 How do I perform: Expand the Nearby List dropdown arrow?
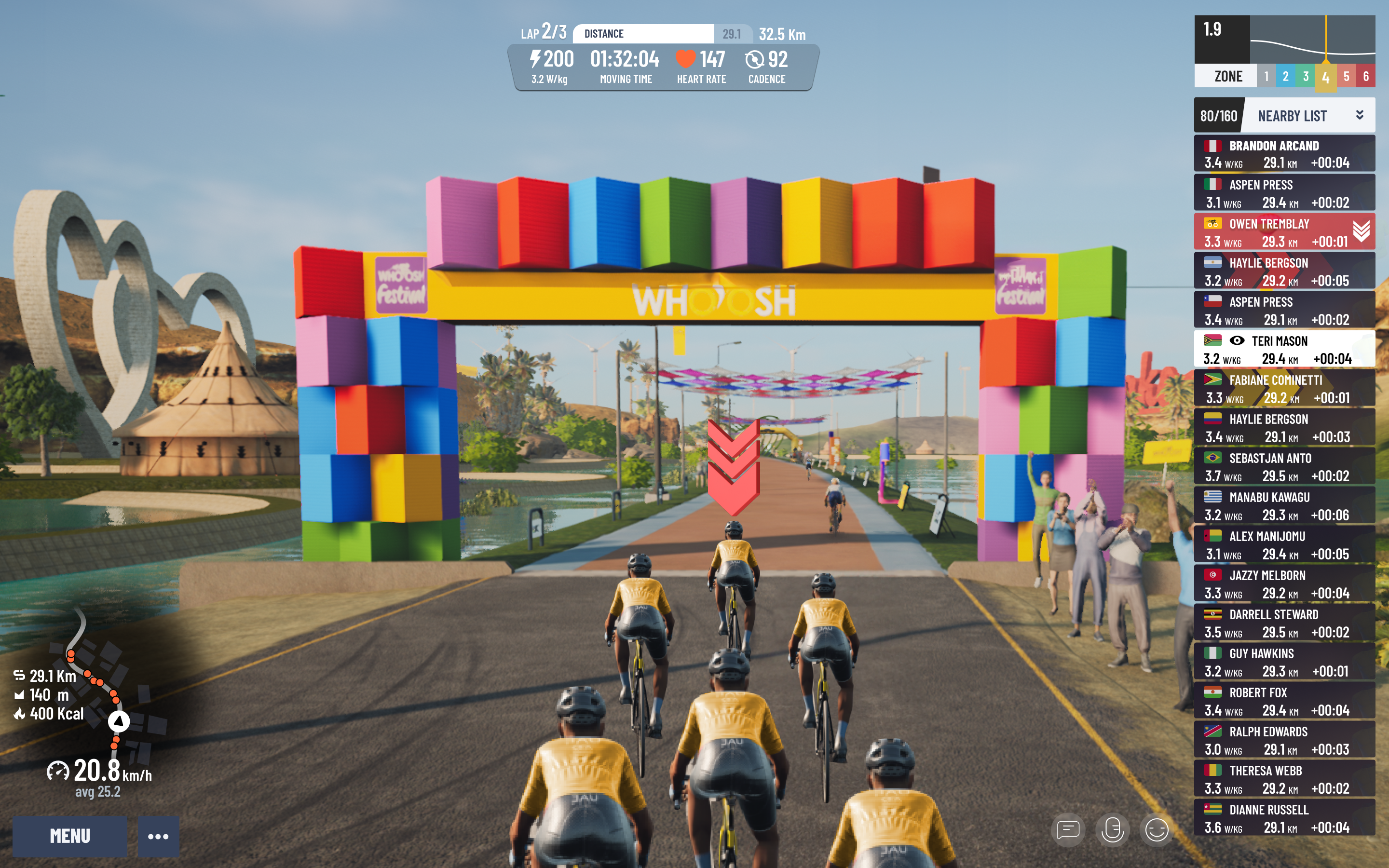pyautogui.click(x=1359, y=115)
